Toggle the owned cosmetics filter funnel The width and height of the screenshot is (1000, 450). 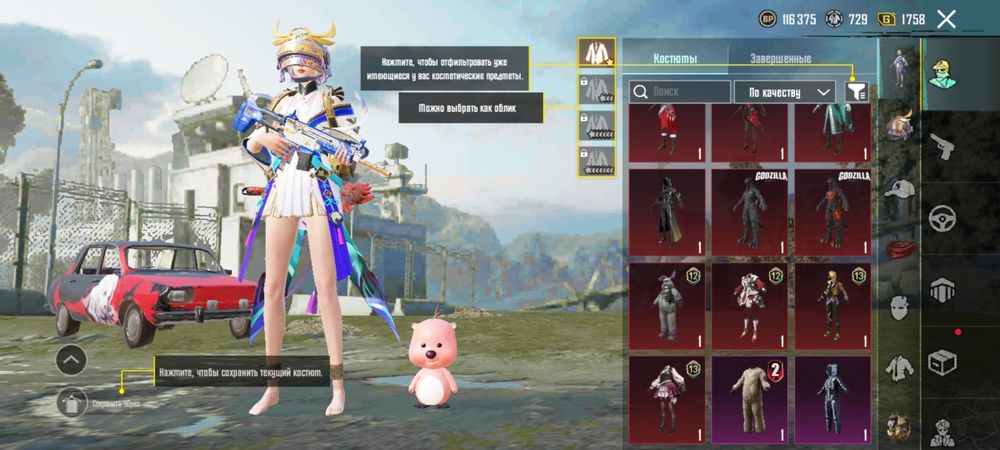pyautogui.click(x=856, y=92)
